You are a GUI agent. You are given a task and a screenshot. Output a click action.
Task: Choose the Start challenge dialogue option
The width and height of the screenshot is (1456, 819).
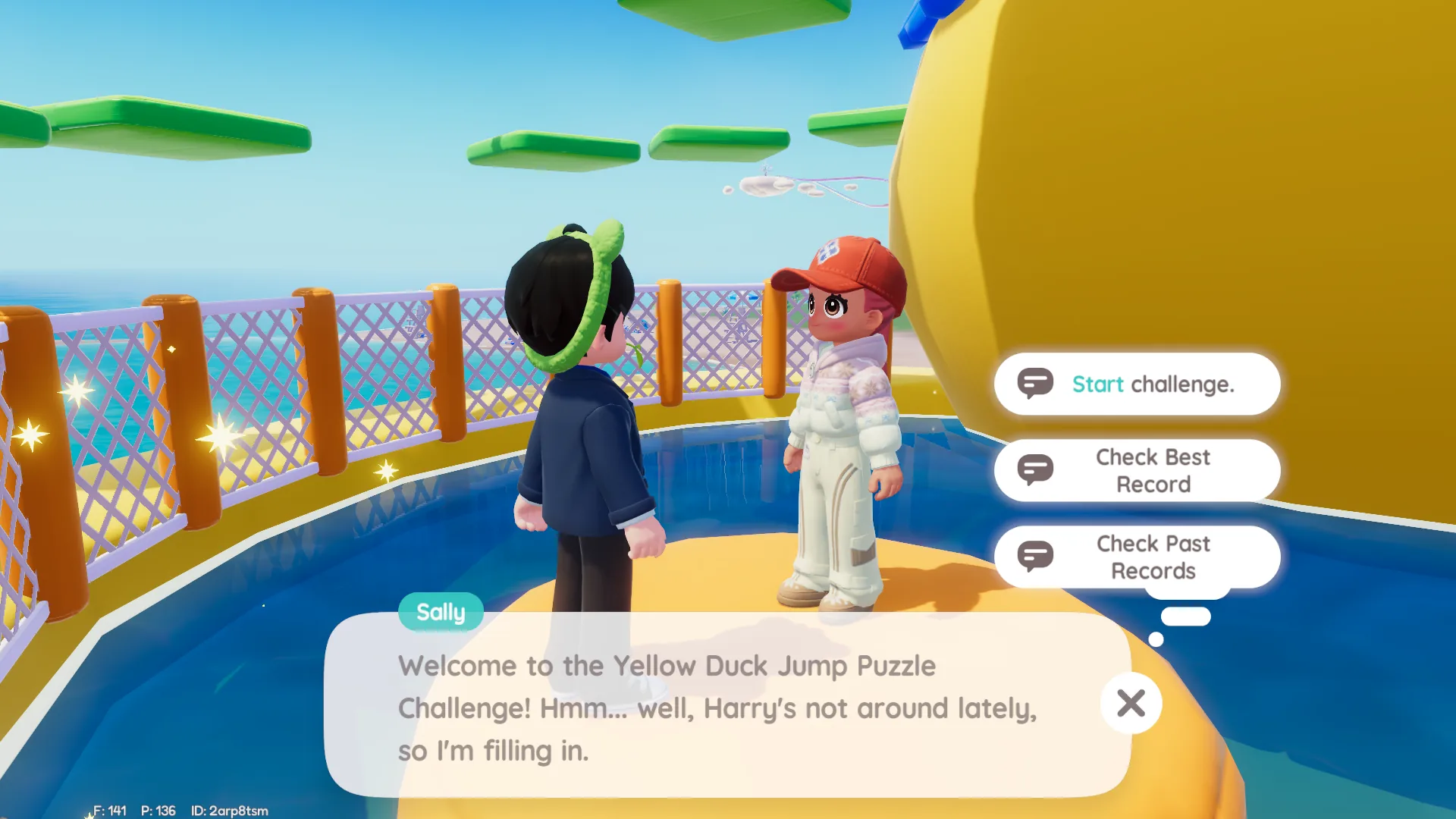[x=1153, y=384]
